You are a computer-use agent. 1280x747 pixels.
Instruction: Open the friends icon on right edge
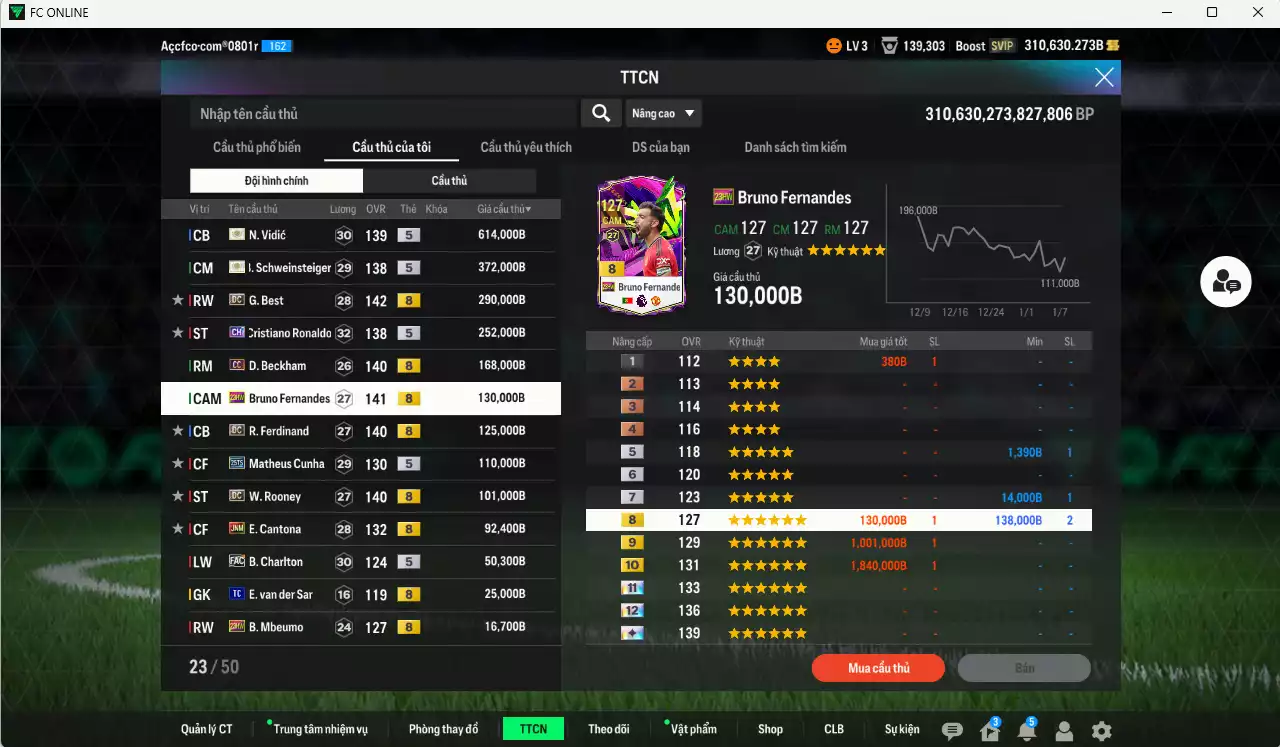point(1225,282)
